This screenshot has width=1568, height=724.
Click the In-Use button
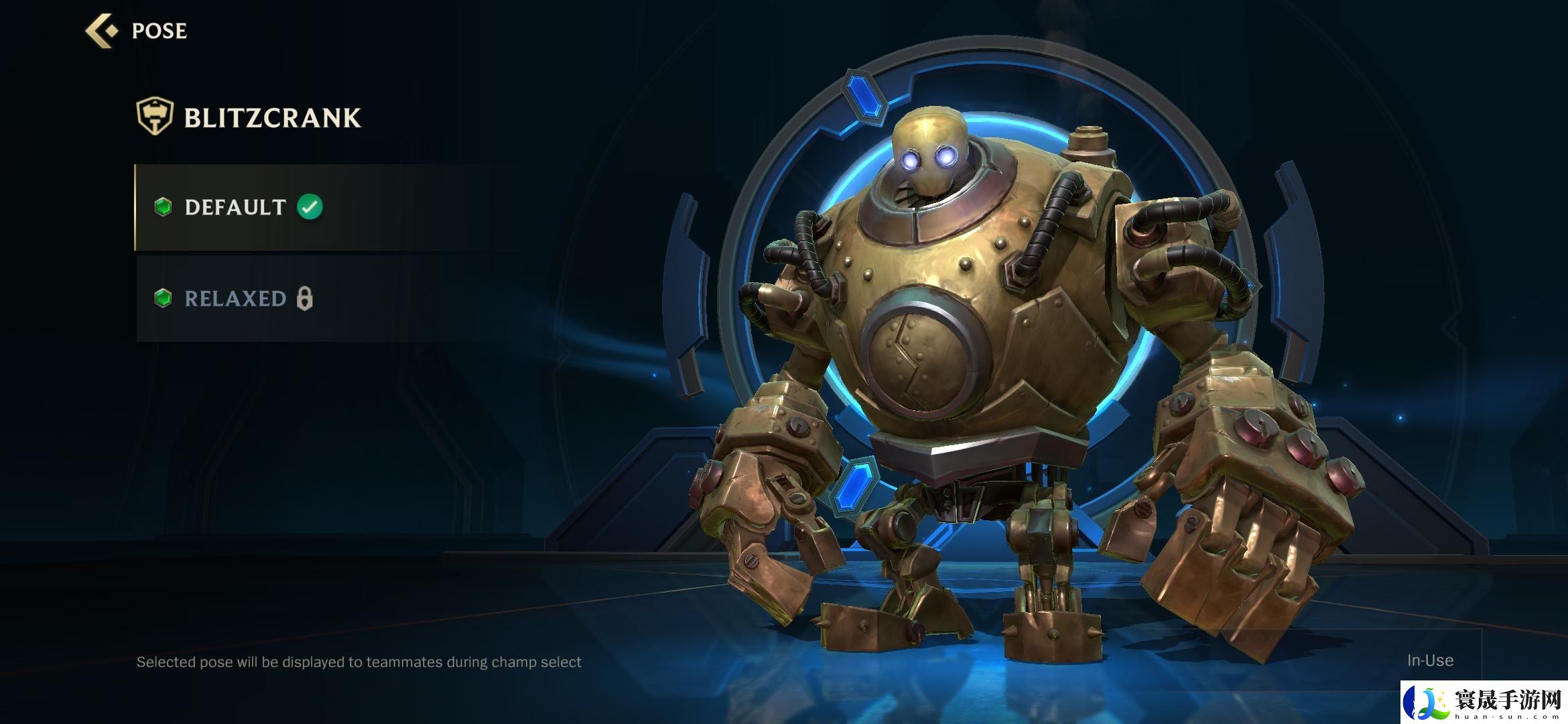[x=1429, y=660]
